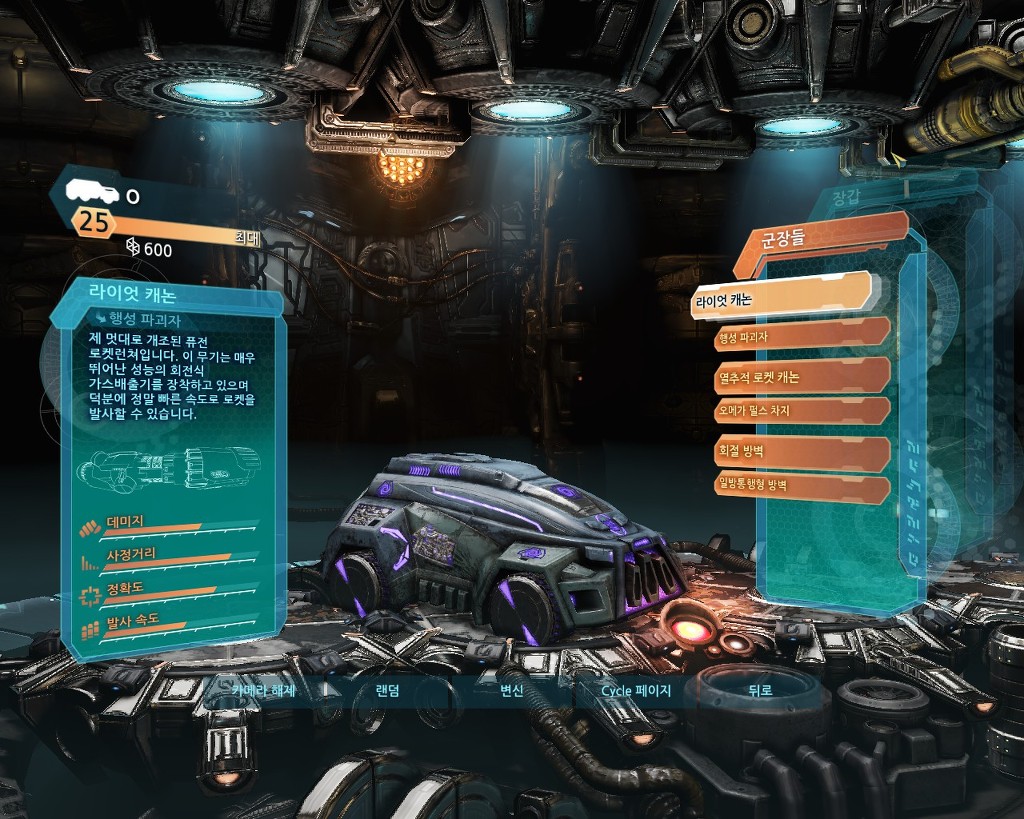Click the Cycle 페이지 button
The width and height of the screenshot is (1024, 819).
click(x=635, y=690)
